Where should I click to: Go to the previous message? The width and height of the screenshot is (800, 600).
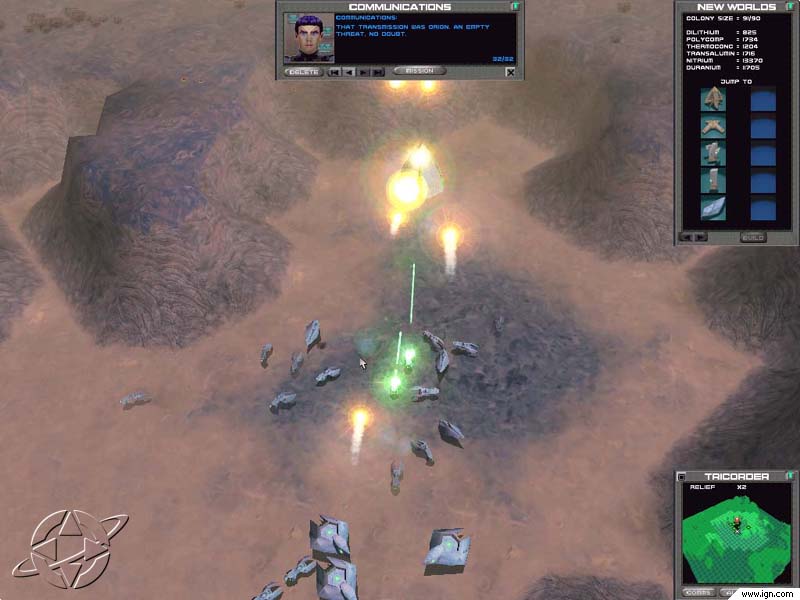348,72
